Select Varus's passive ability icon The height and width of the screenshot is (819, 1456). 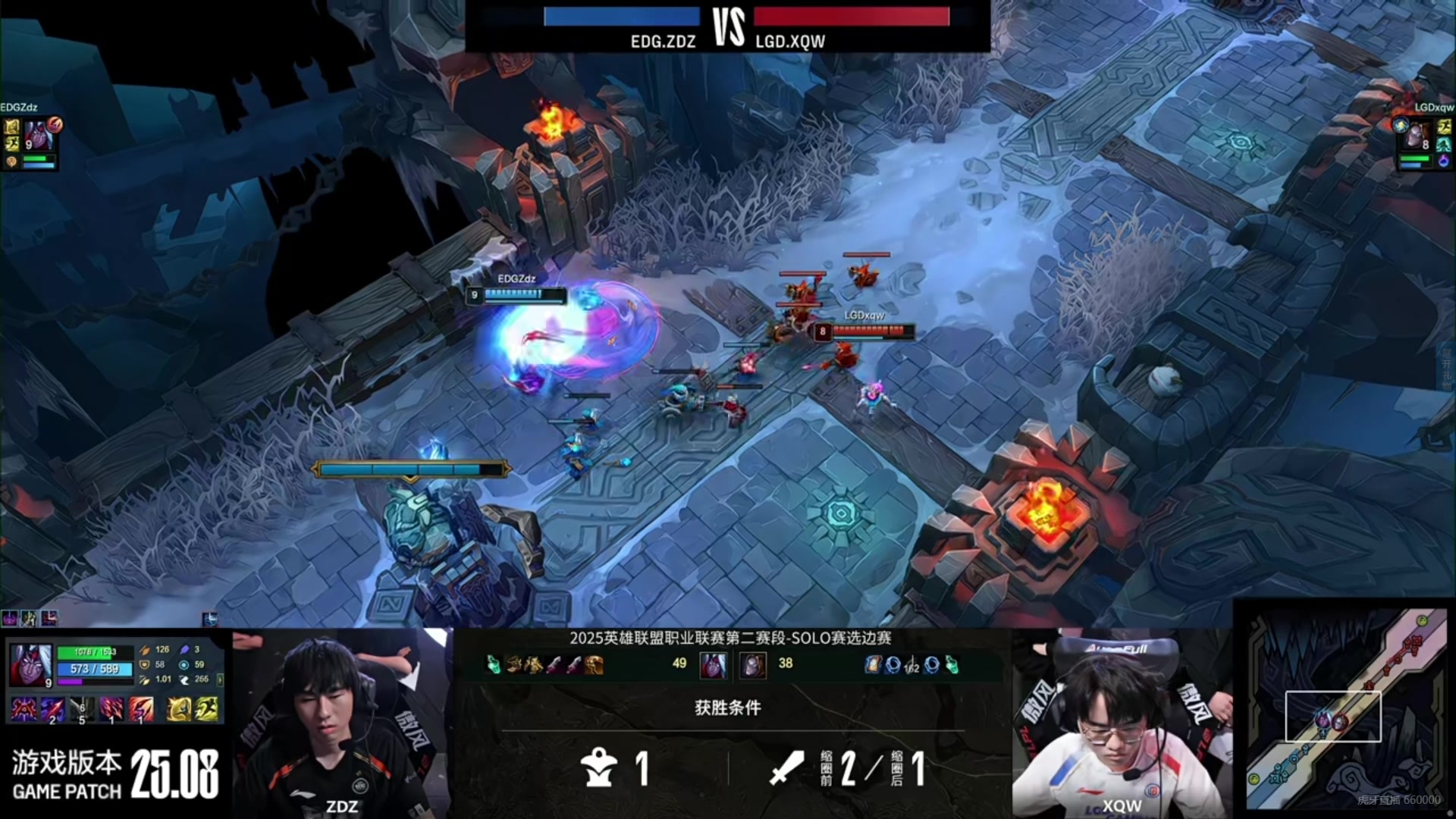tap(24, 709)
